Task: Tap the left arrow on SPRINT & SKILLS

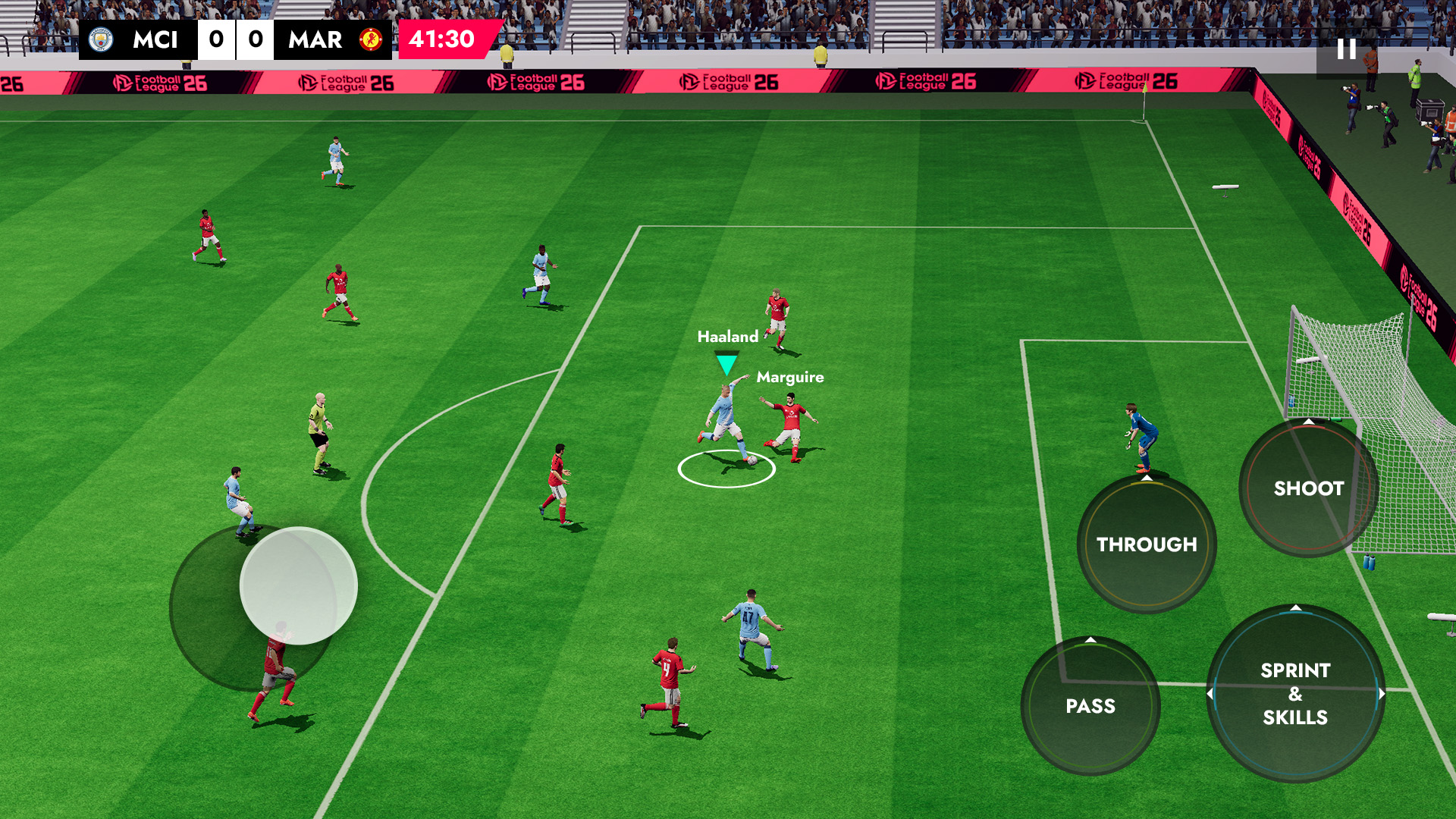Action: coord(1211,692)
